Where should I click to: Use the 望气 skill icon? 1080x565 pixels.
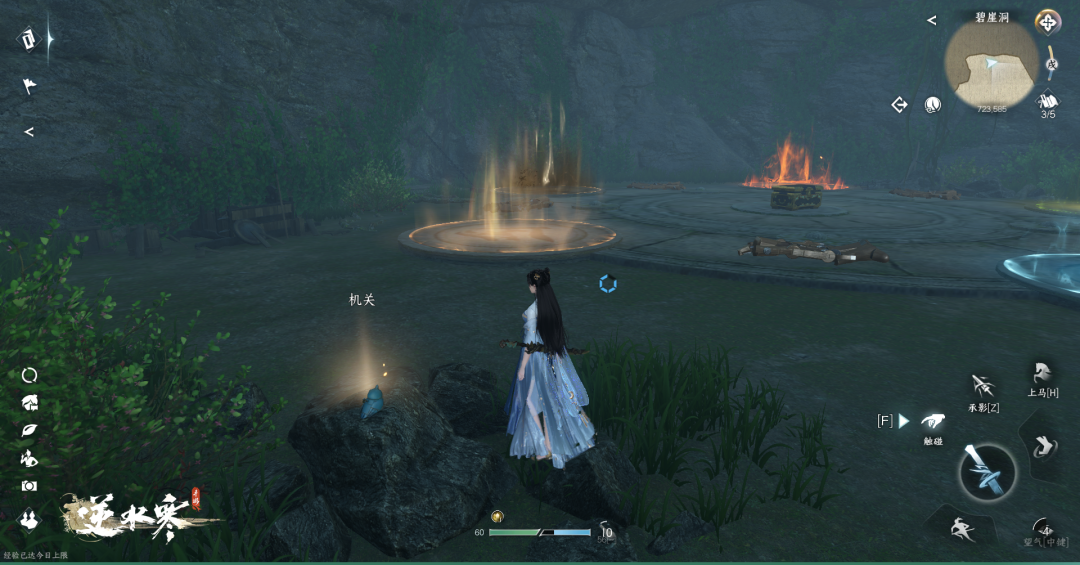pos(1044,528)
